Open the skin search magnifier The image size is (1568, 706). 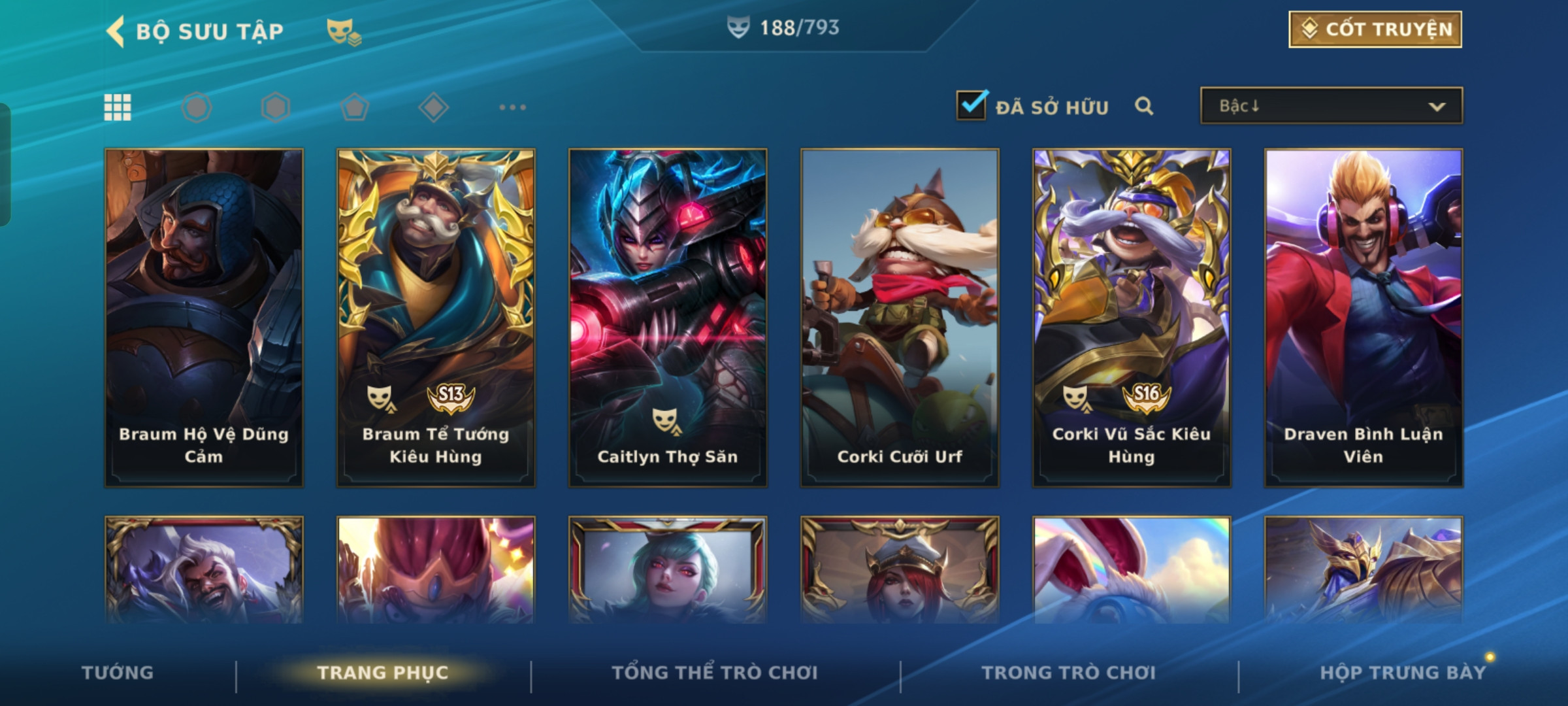coord(1143,106)
